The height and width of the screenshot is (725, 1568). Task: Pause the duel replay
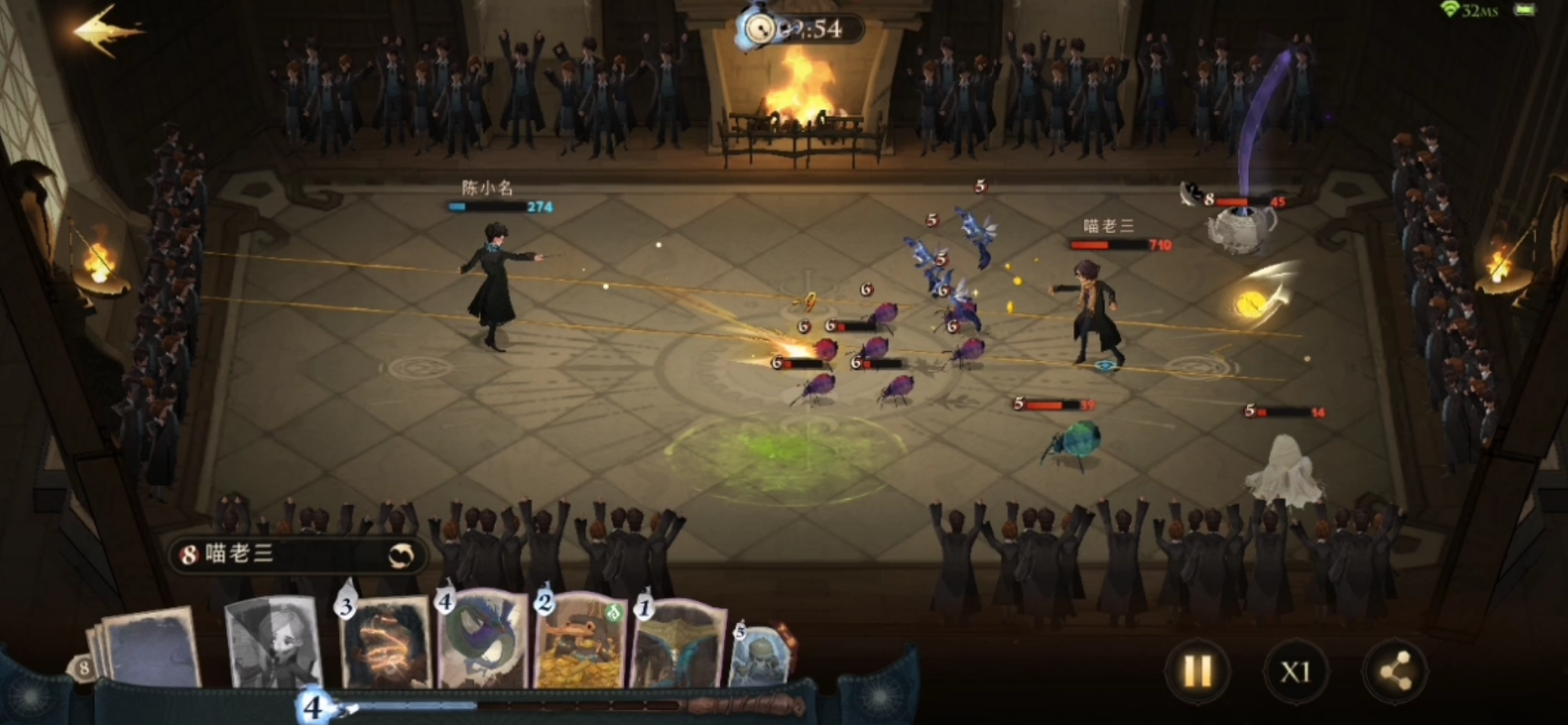click(1197, 672)
